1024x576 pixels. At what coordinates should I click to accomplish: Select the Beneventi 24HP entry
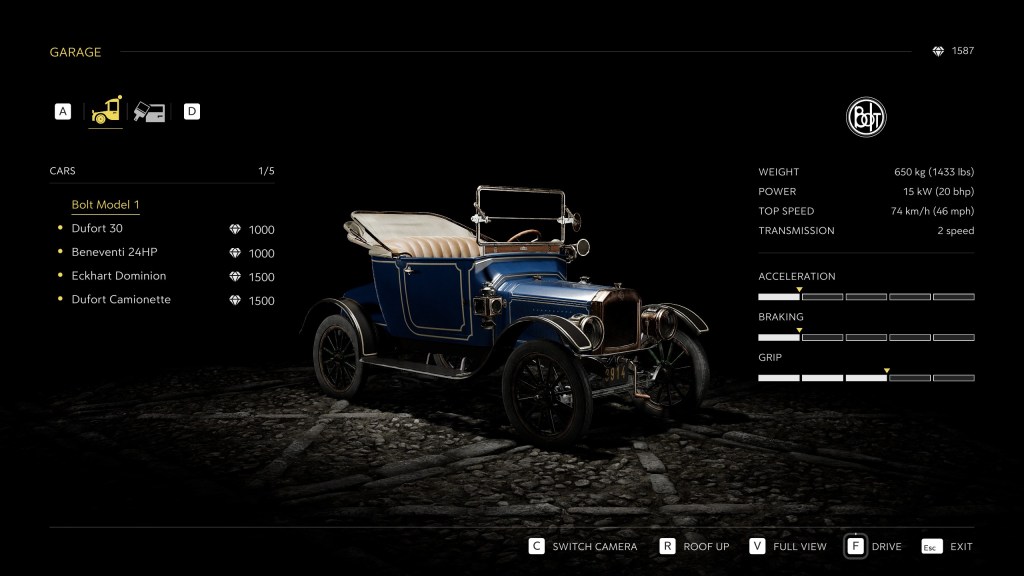point(114,252)
